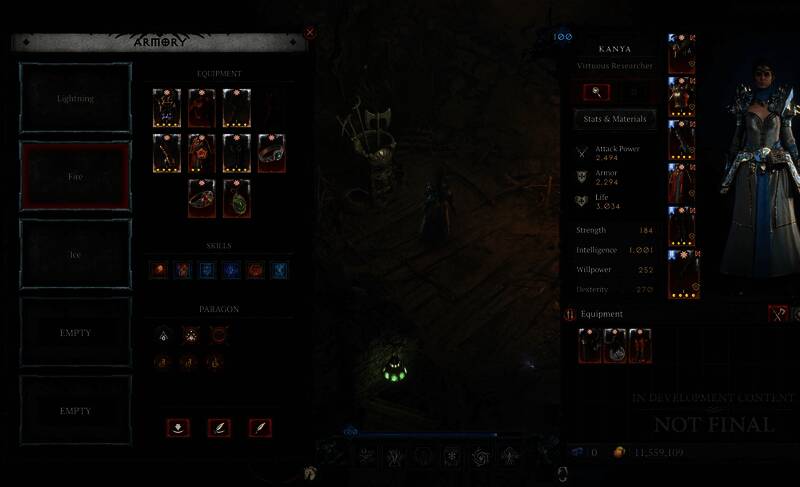Click the red feather button in Armory

pos(260,427)
